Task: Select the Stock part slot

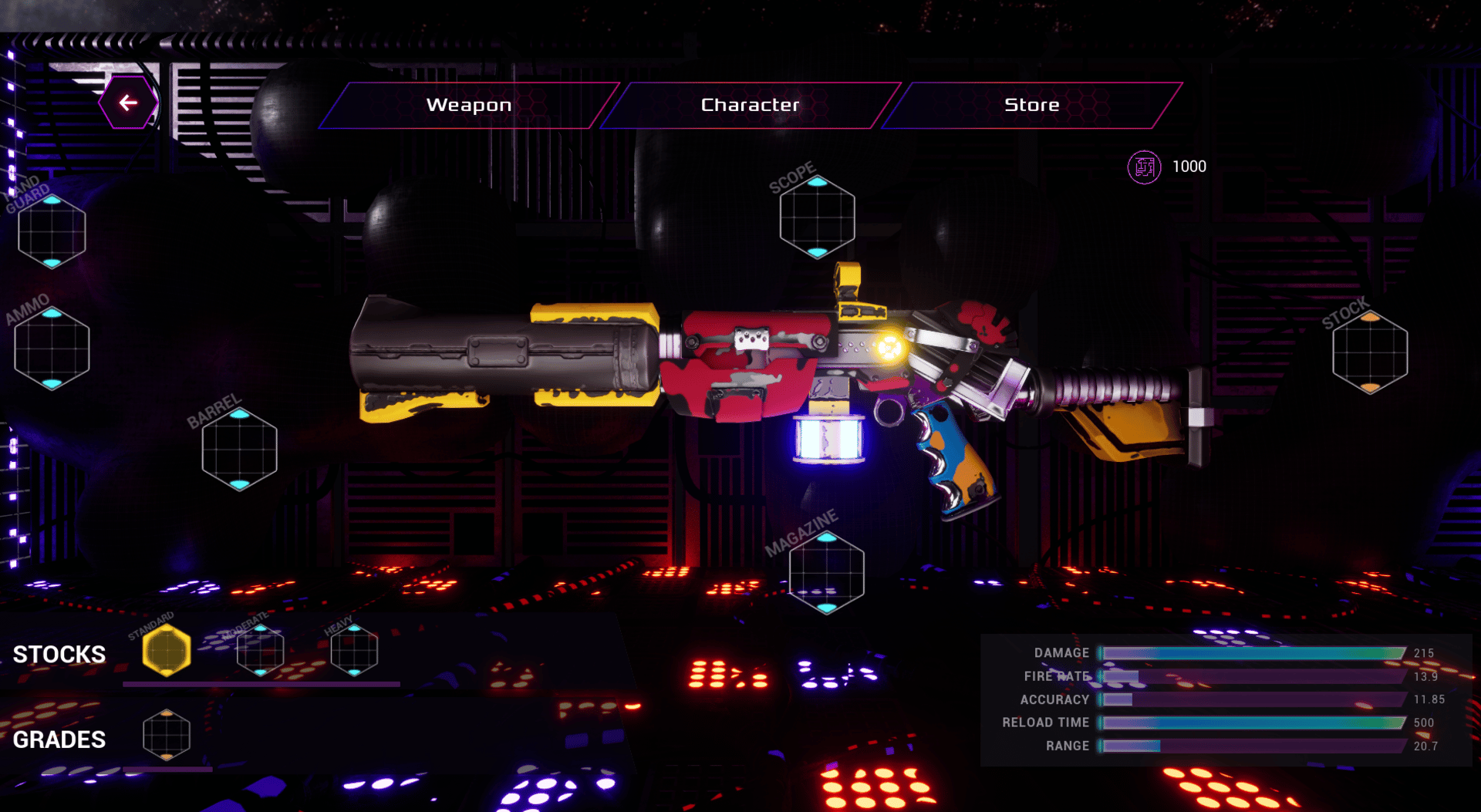Action: tap(1370, 352)
